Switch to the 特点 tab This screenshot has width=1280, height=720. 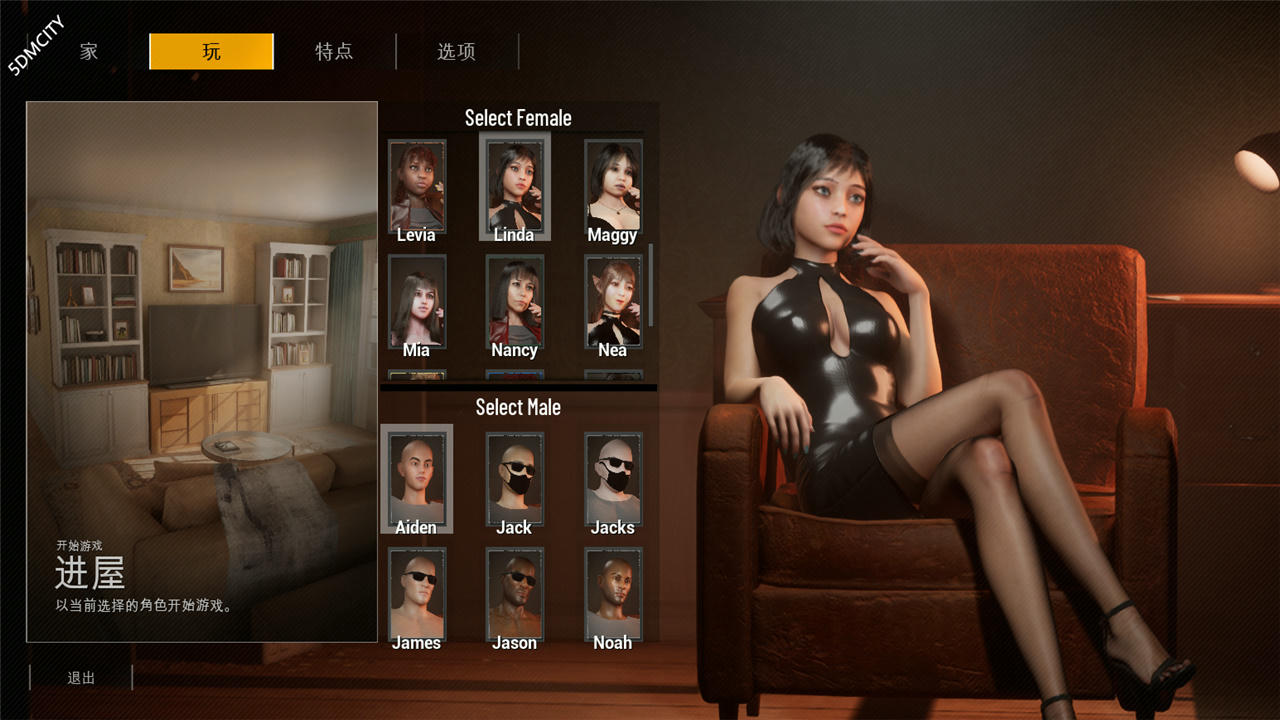(x=334, y=51)
